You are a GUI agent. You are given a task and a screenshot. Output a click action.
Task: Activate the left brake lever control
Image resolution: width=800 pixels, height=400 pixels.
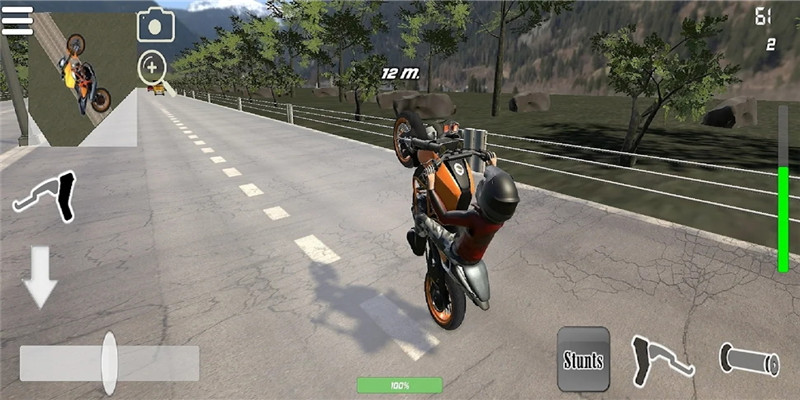(46, 196)
